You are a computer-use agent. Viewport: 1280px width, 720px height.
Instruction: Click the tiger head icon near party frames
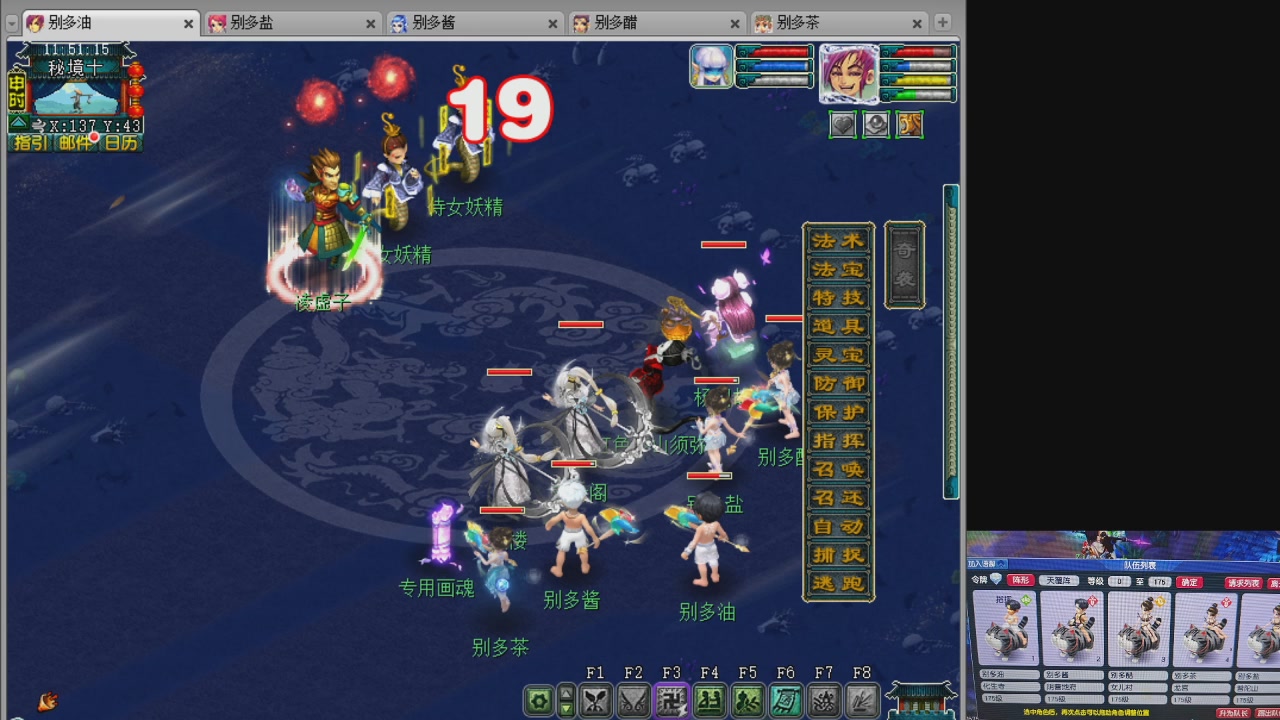pyautogui.click(x=910, y=125)
